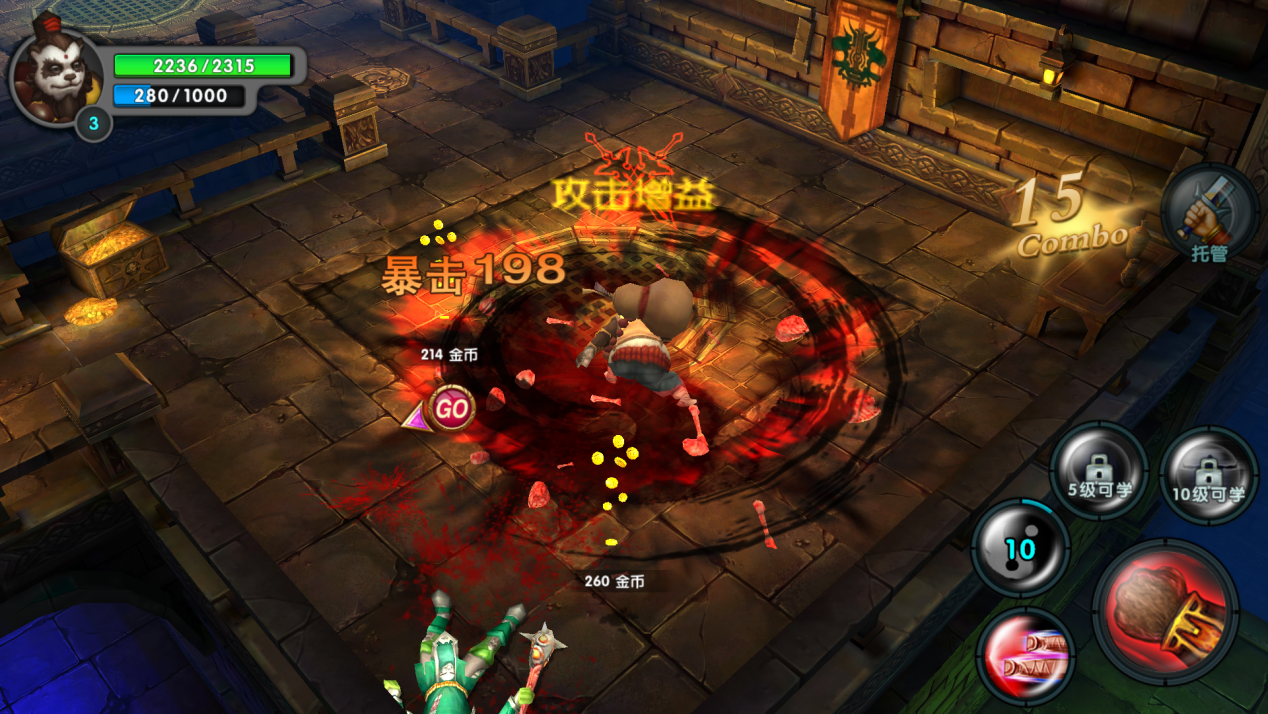Select the locked 10级可学 skill slot
Screen dimensions: 1268x714
(x=1208, y=474)
